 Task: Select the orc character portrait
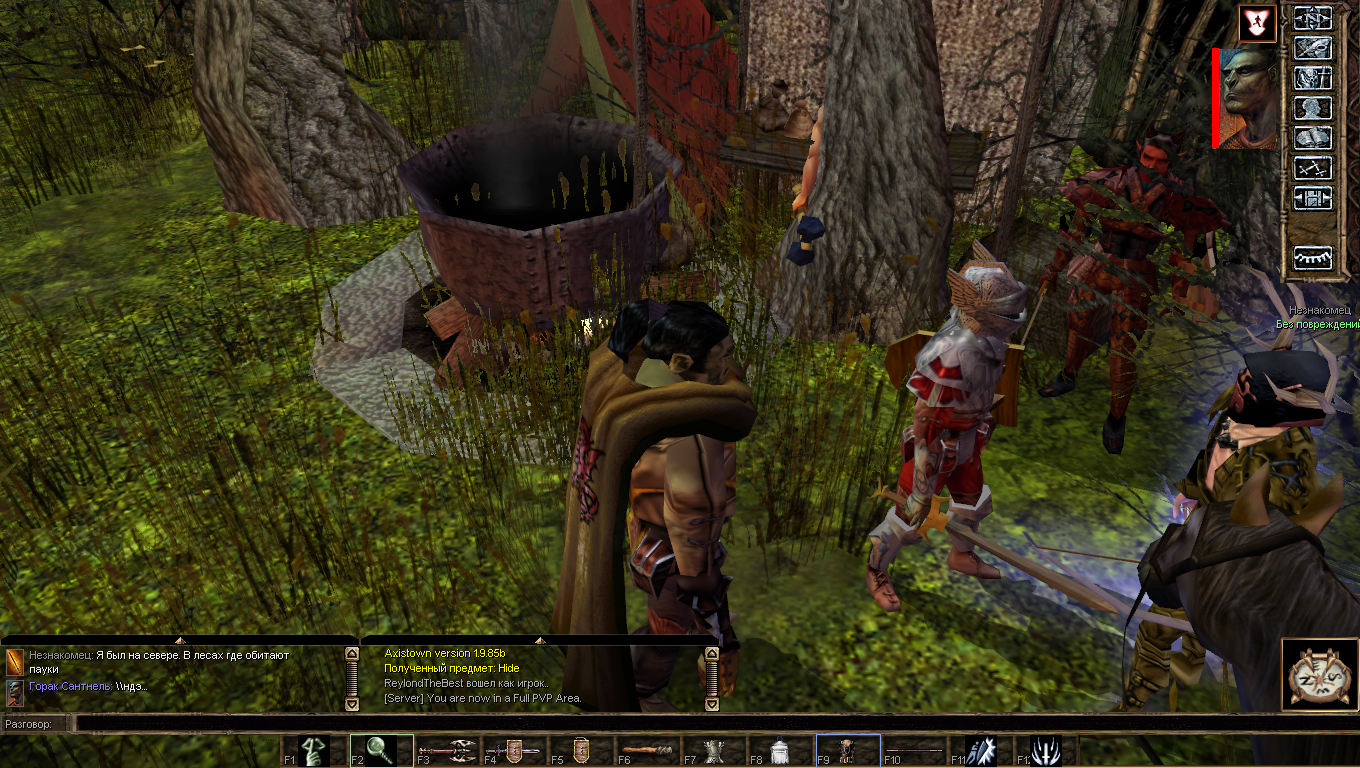pyautogui.click(x=1248, y=98)
